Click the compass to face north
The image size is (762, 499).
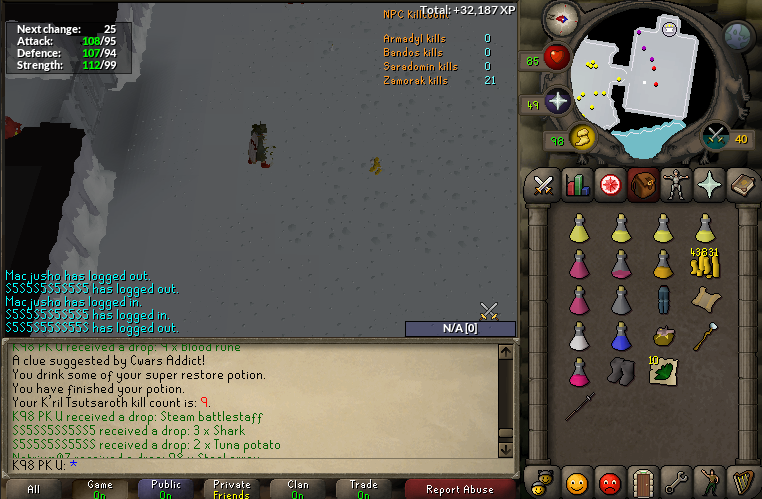click(561, 18)
